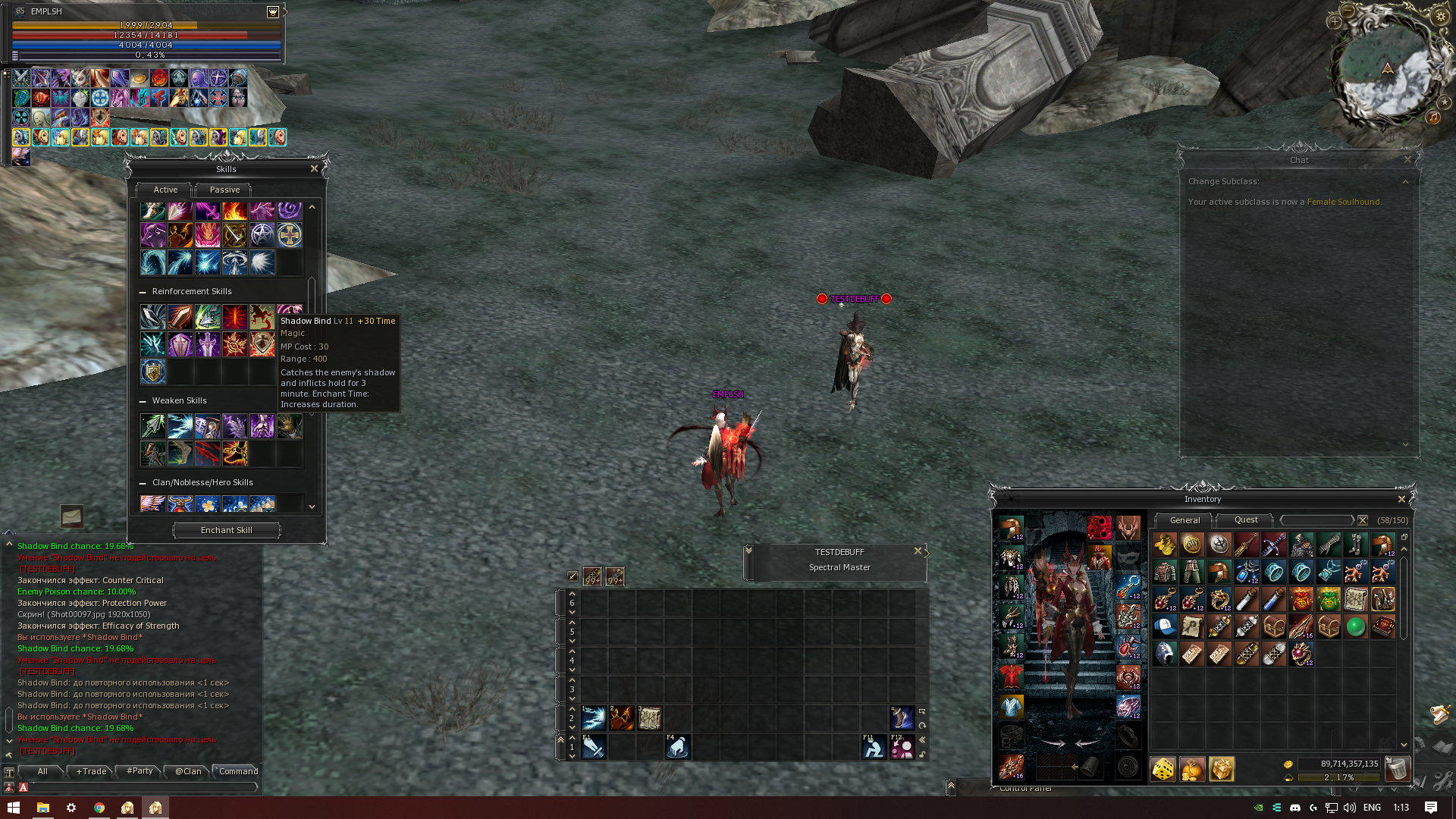Click the Enchant Skill button

coord(227,530)
